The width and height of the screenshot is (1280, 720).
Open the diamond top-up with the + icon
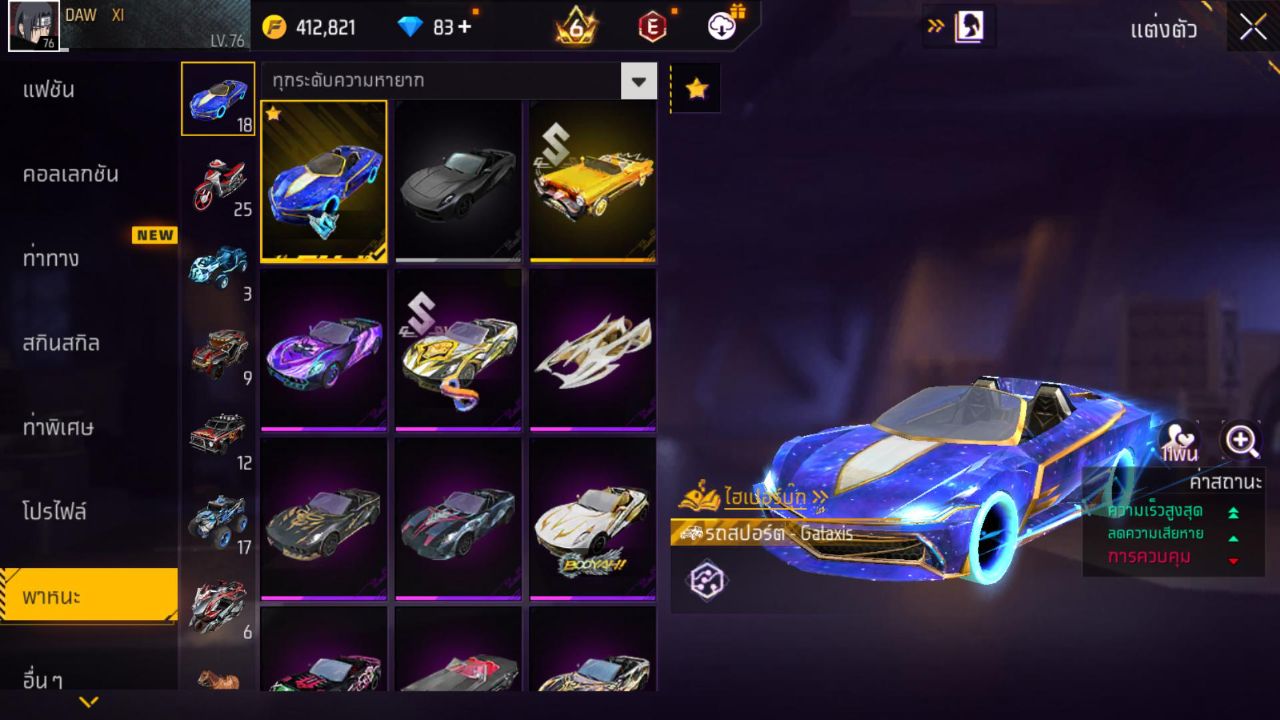tap(464, 28)
